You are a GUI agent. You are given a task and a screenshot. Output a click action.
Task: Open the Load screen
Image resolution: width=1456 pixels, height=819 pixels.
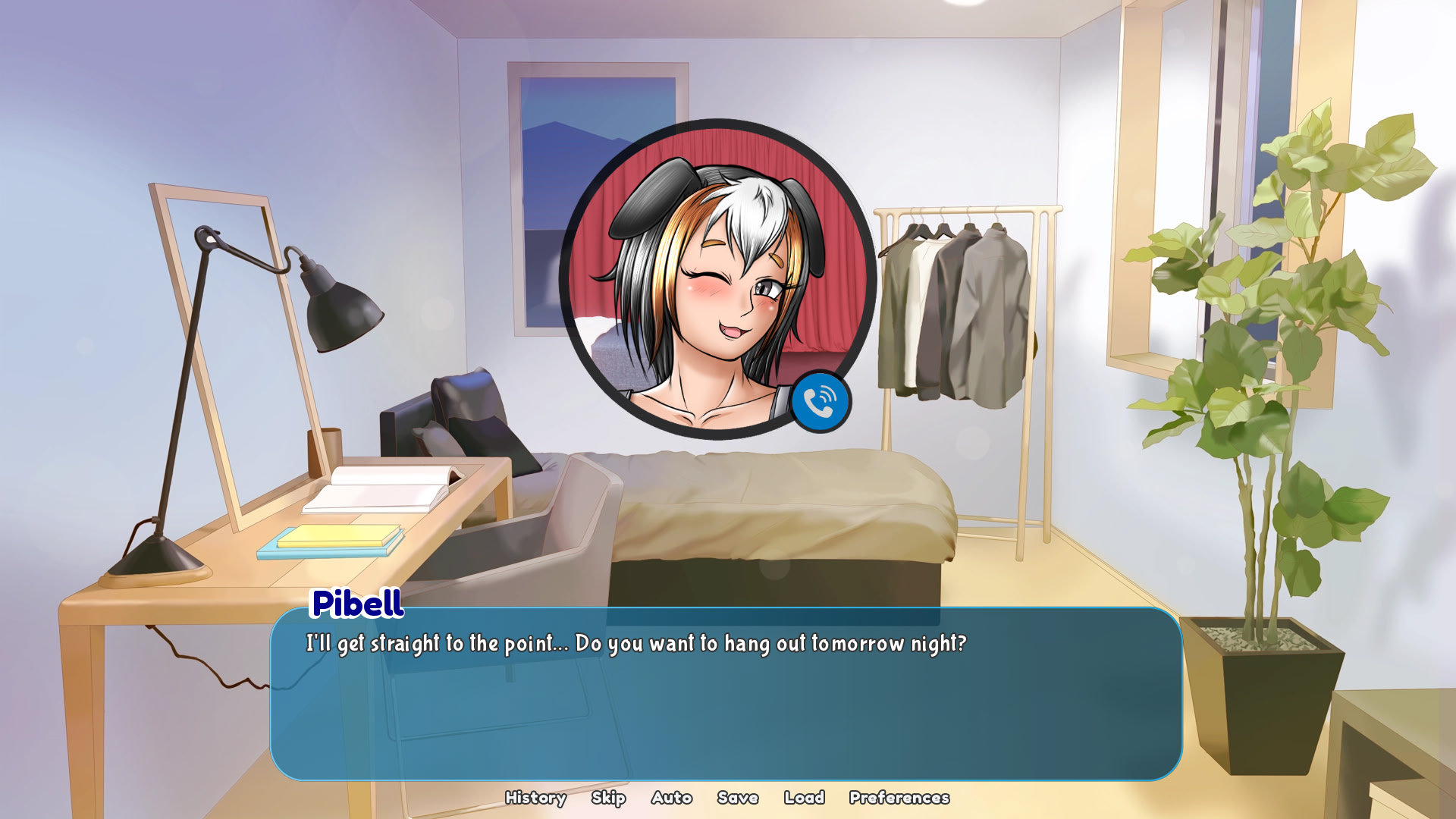click(805, 798)
